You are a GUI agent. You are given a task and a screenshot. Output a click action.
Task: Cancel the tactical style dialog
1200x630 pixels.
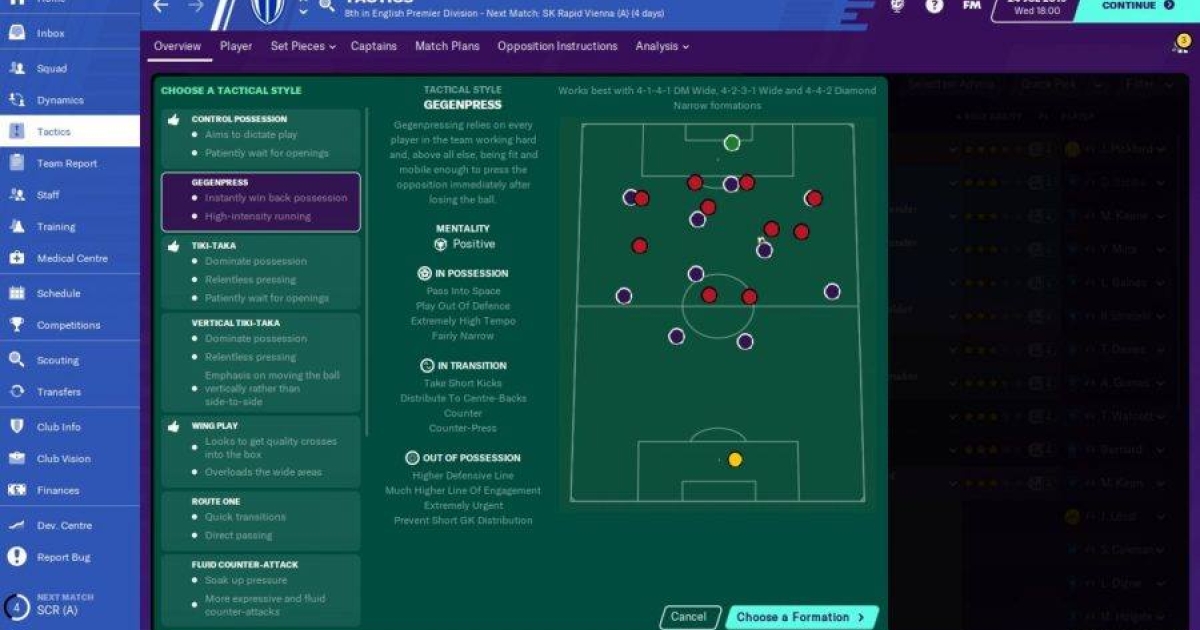(688, 617)
